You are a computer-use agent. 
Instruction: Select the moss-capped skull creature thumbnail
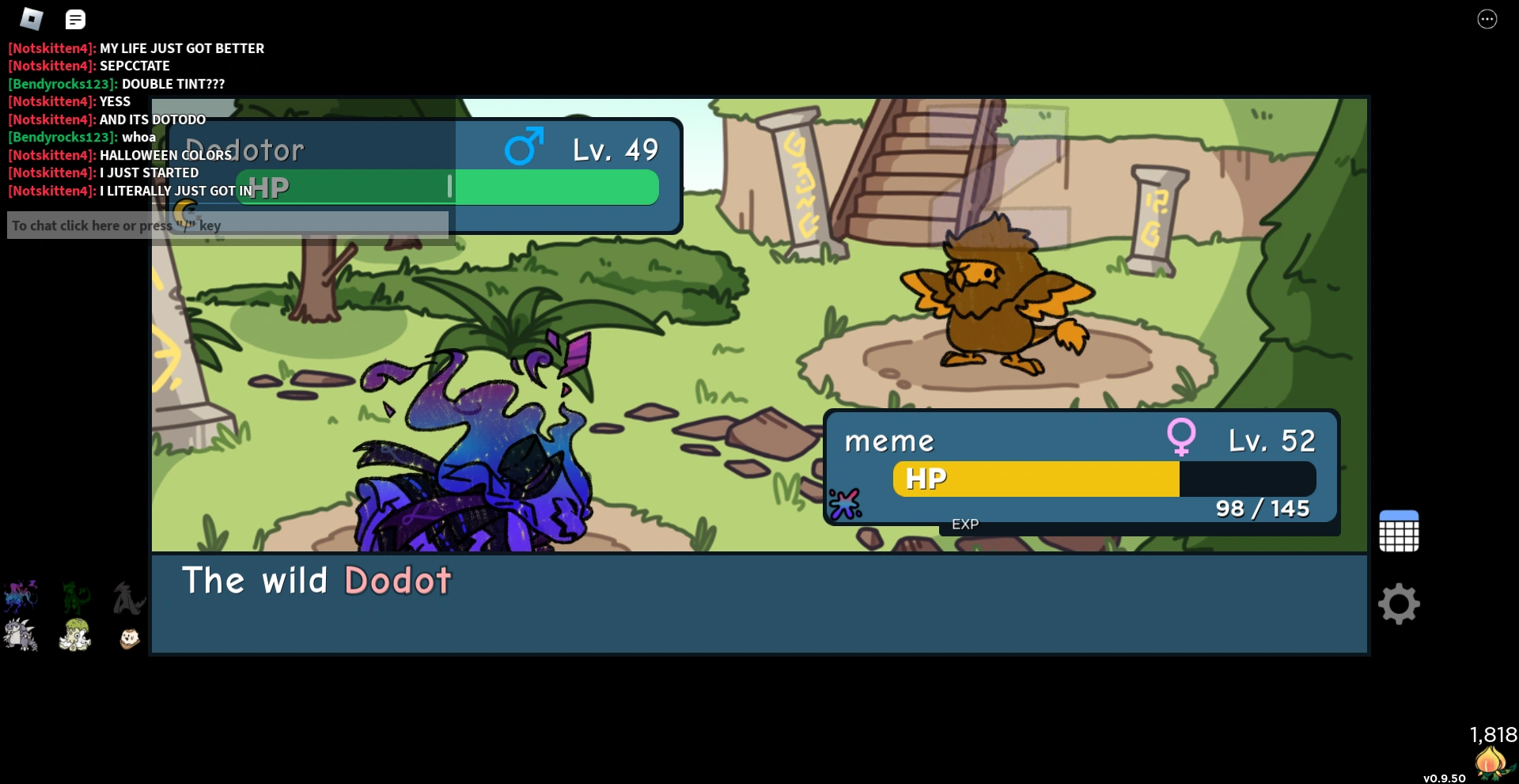74,635
